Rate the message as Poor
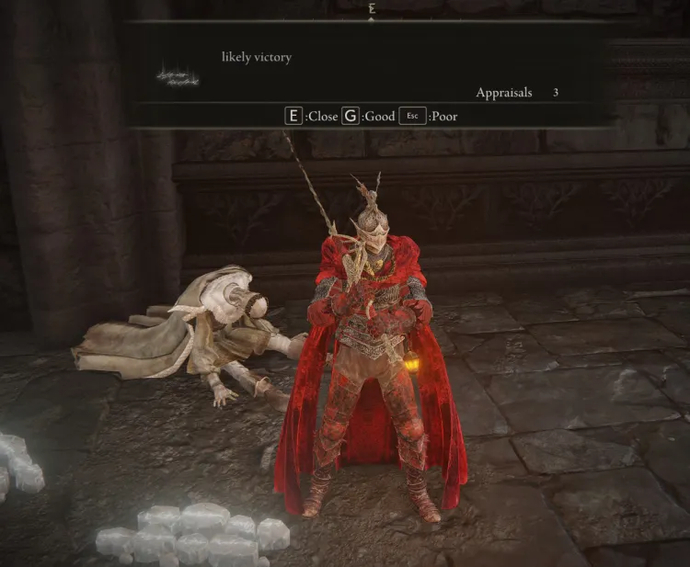690x567 pixels. (428, 116)
